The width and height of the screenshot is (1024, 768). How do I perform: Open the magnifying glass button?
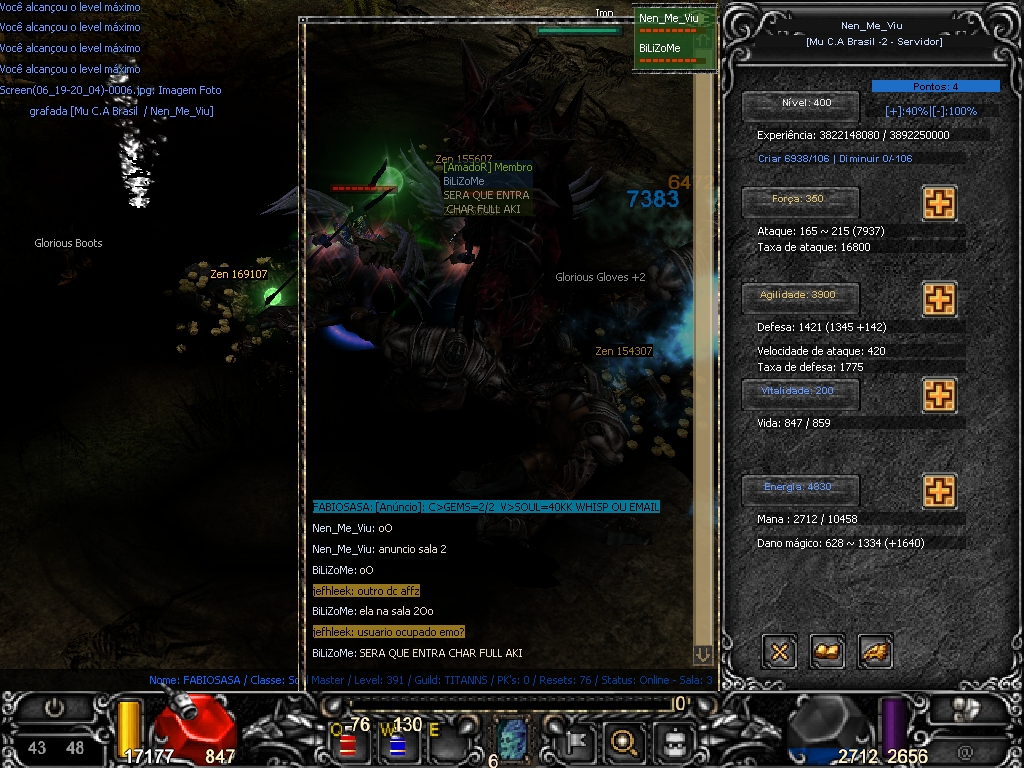625,742
